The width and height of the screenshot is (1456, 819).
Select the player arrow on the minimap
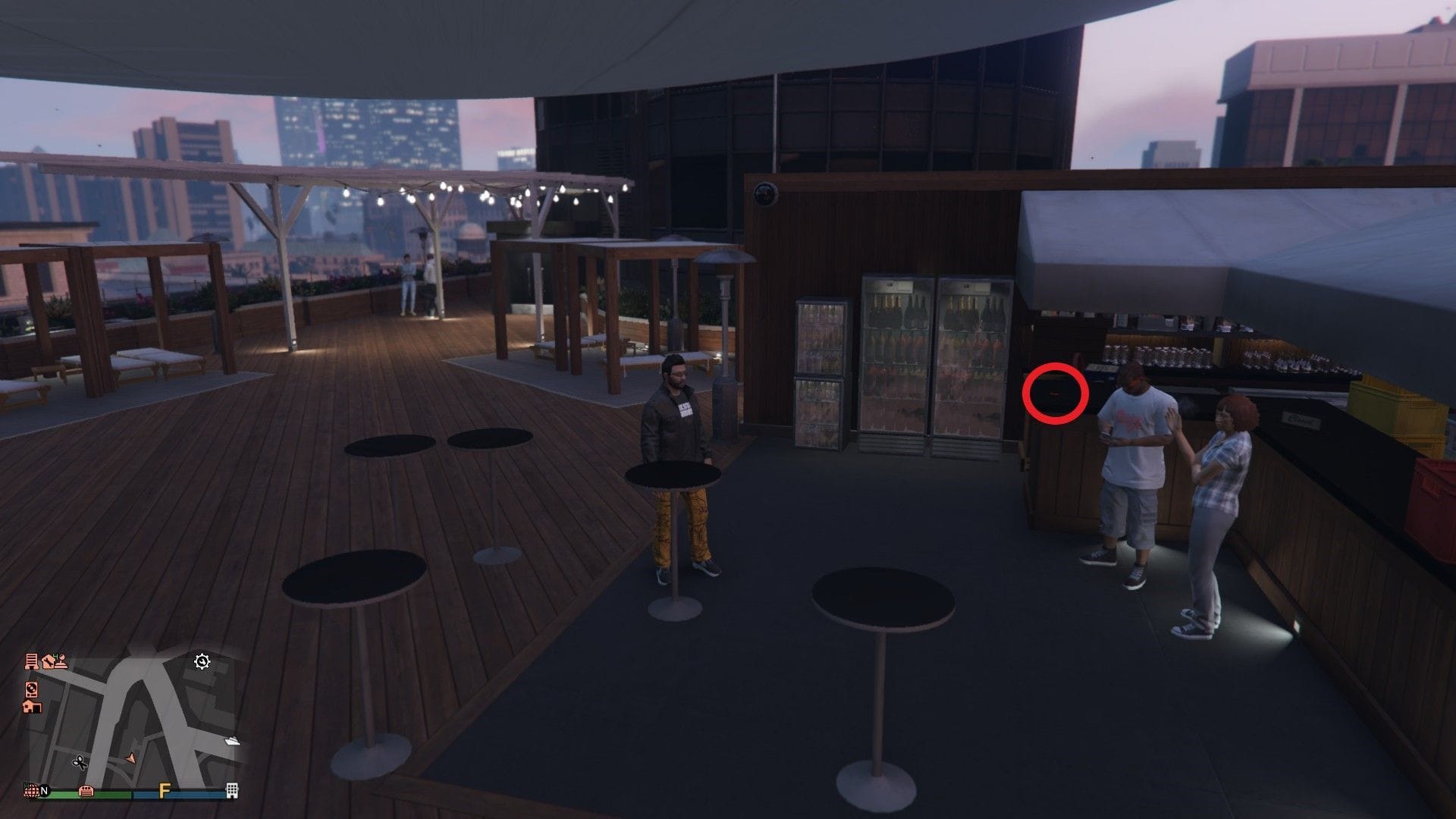pos(130,759)
